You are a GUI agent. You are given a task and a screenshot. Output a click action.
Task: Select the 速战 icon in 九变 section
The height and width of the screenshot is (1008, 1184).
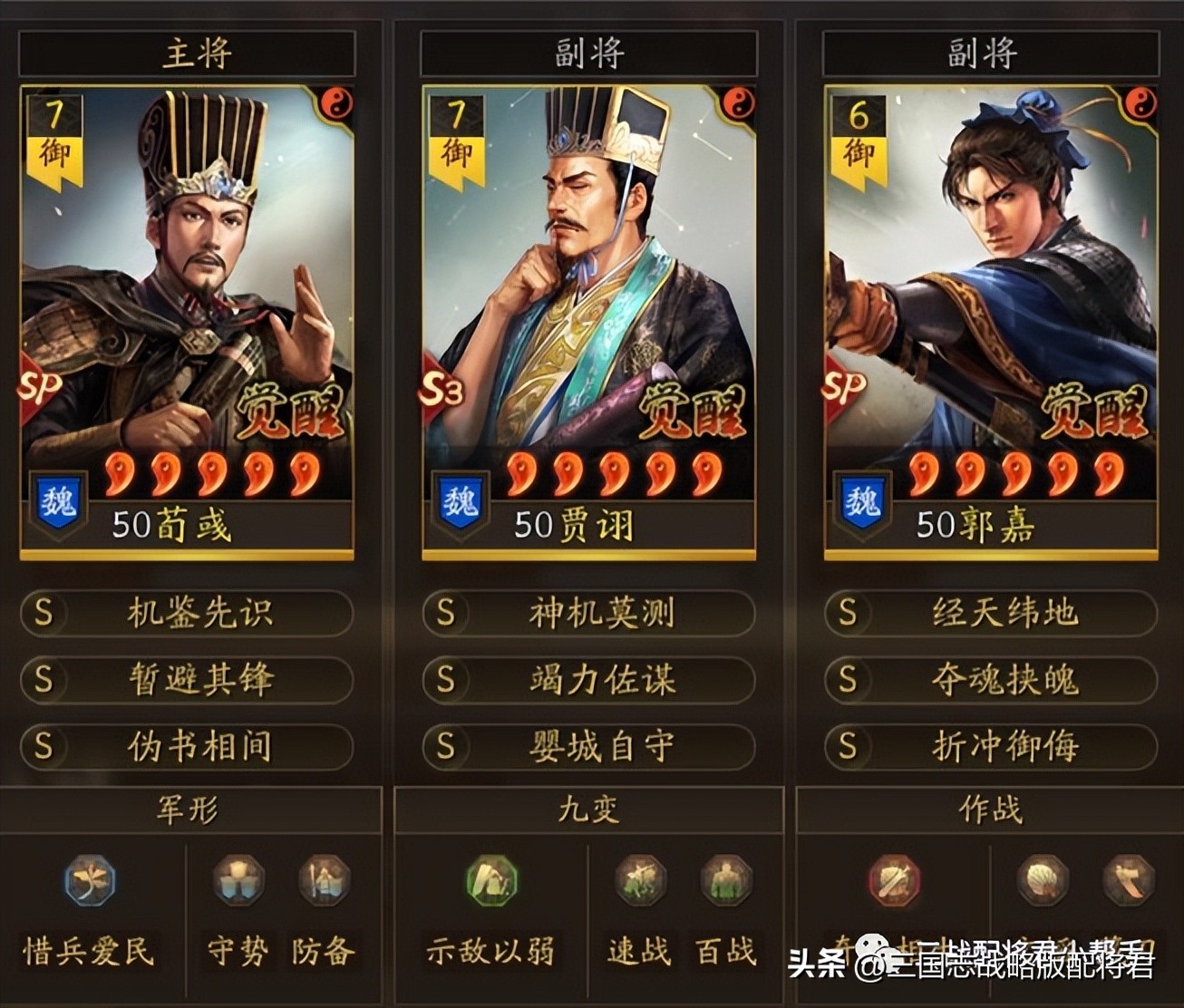[640, 877]
